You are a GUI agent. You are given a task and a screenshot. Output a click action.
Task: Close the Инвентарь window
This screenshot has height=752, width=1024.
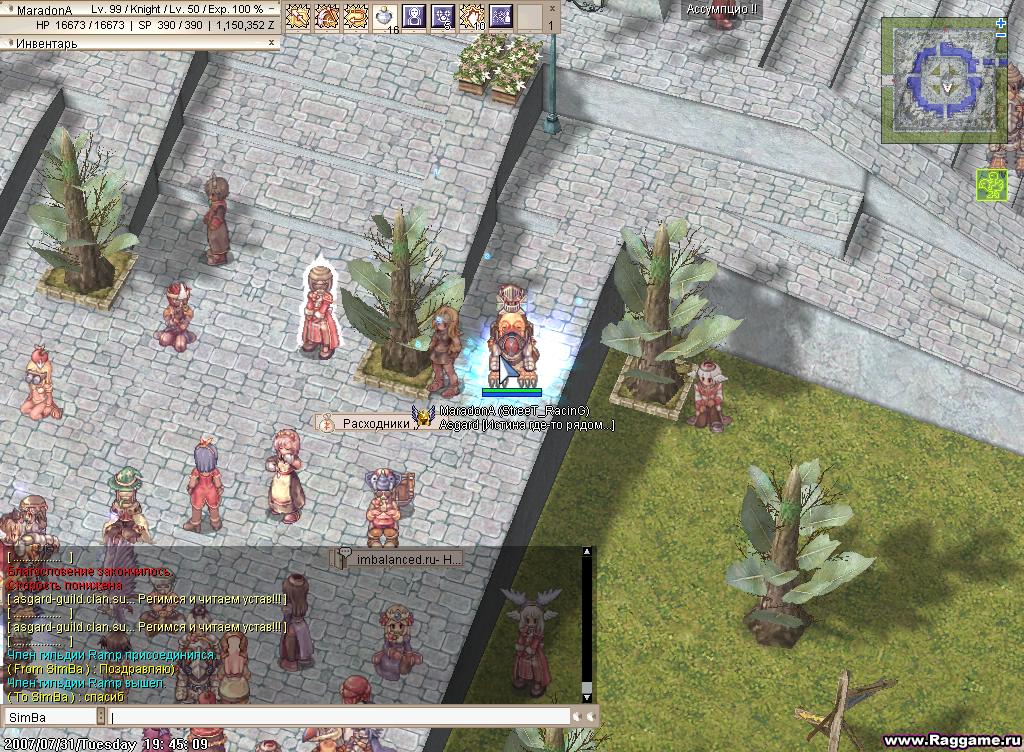[271, 44]
